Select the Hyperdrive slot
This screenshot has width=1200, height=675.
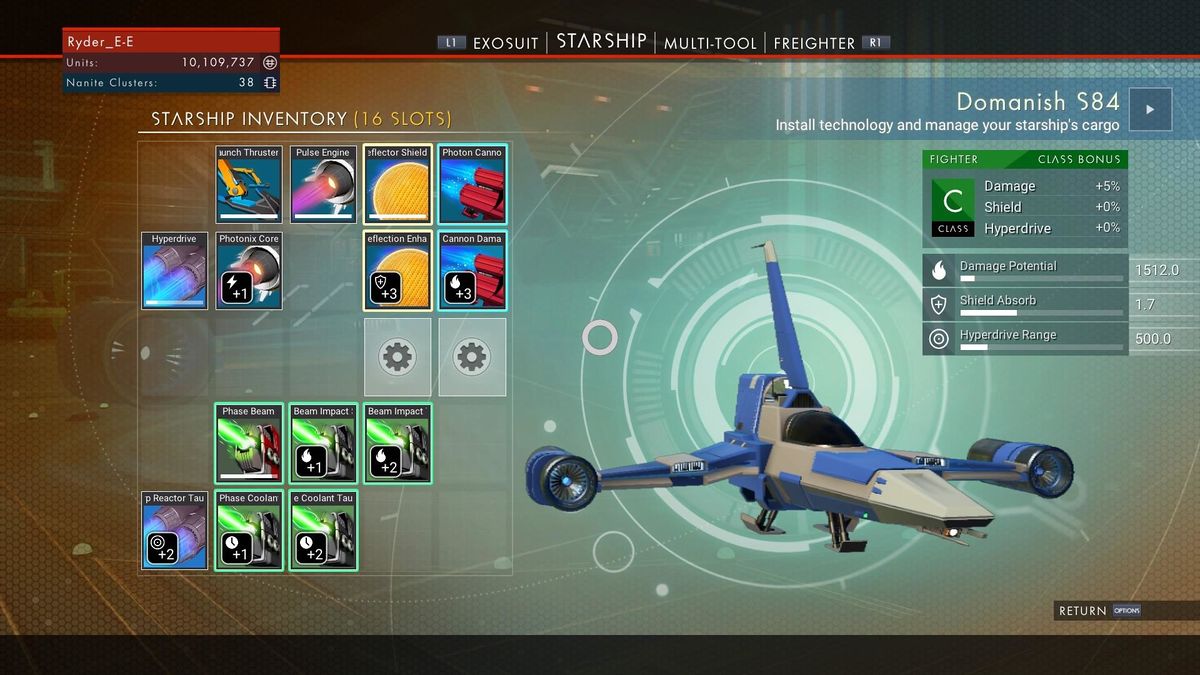[x=175, y=270]
